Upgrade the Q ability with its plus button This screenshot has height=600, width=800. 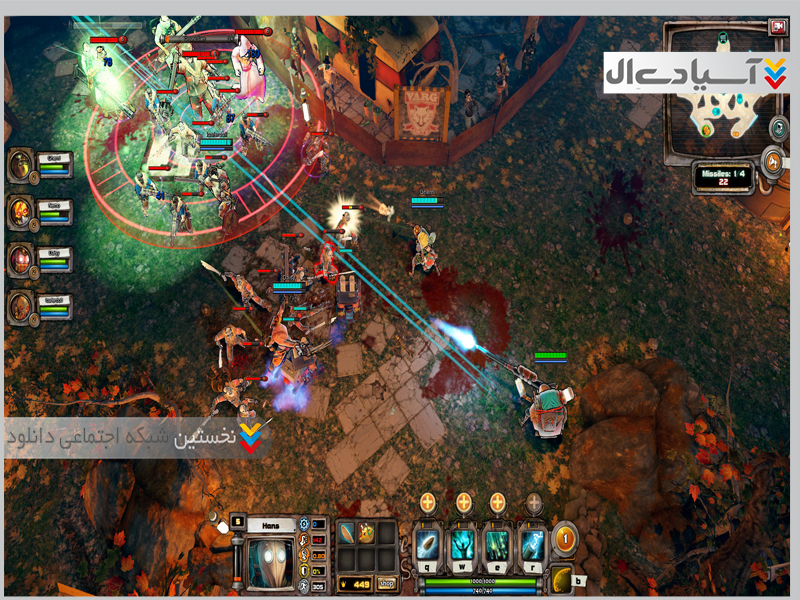(x=430, y=501)
